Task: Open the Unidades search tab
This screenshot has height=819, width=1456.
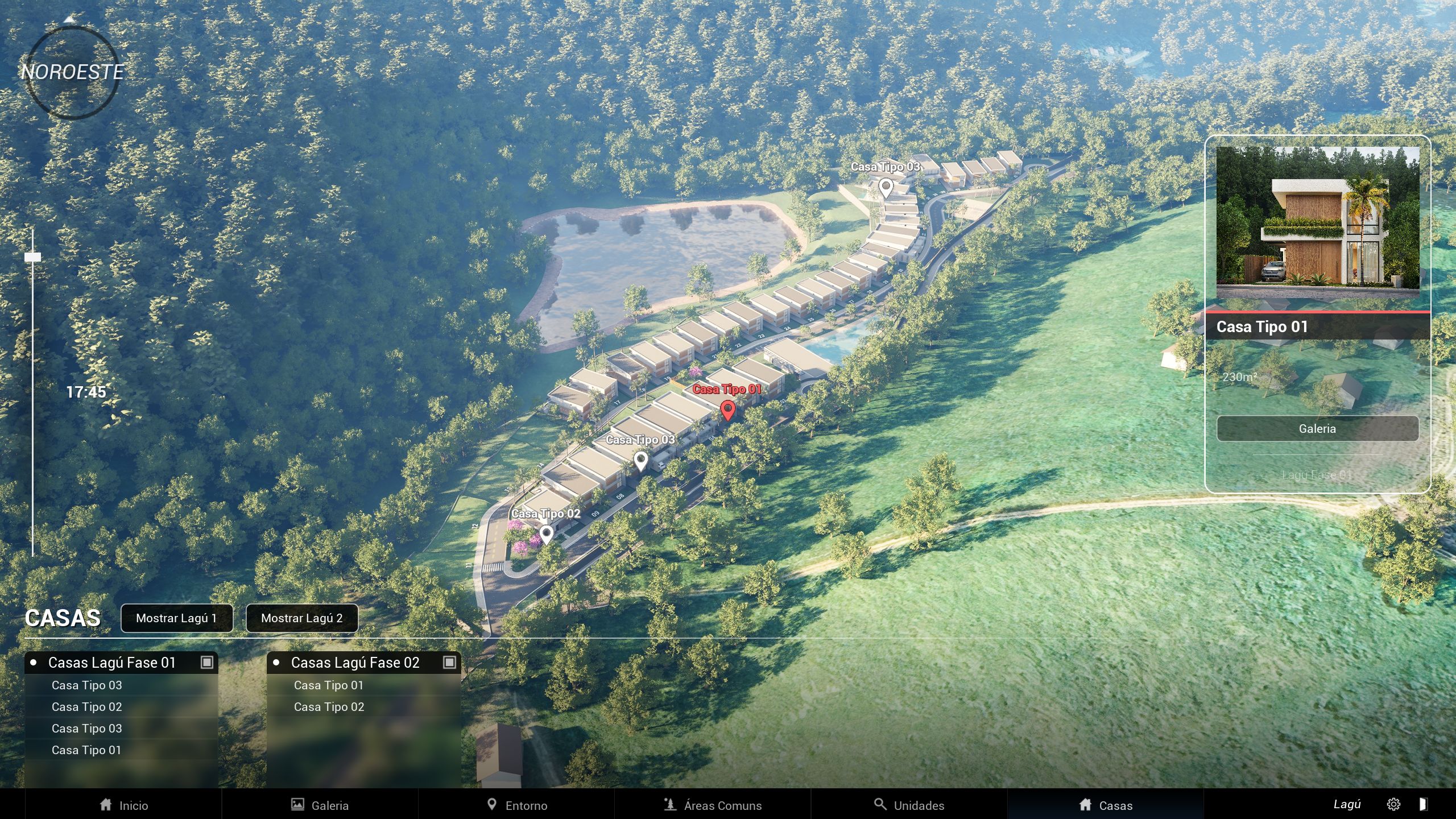Action: 909,805
